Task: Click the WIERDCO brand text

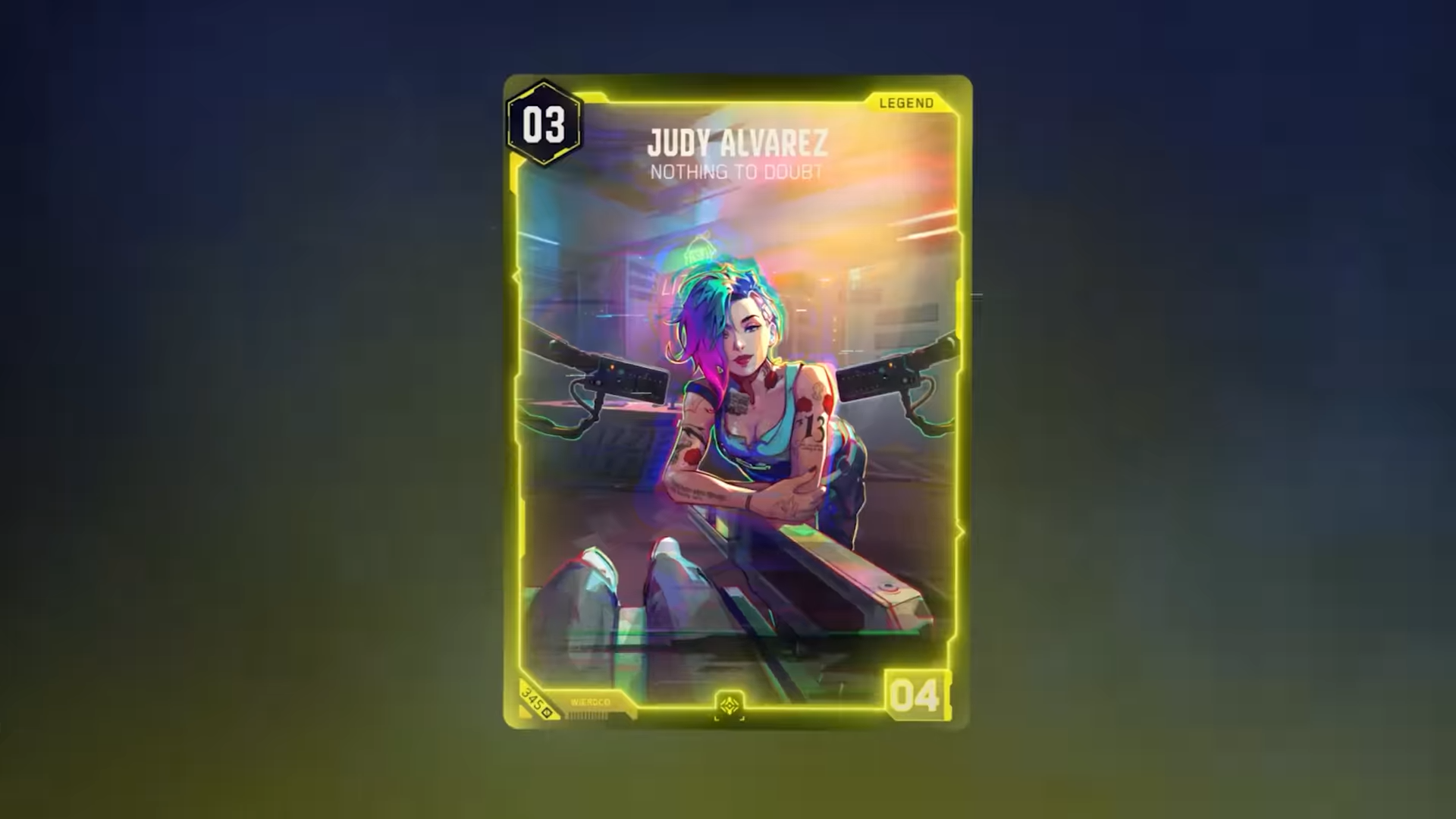Action: (590, 702)
